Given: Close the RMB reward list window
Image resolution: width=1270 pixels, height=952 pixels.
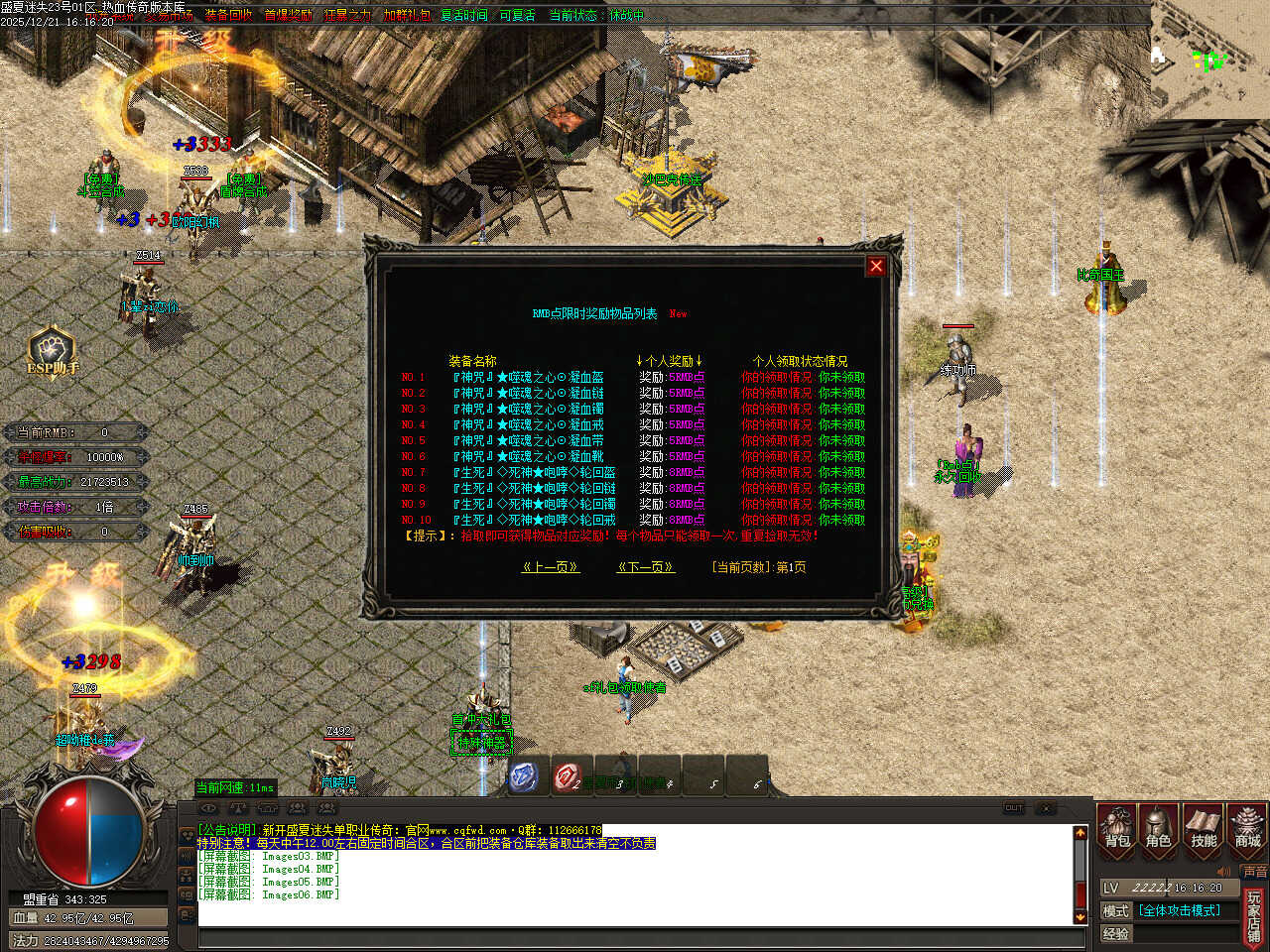Looking at the screenshot, I should tap(876, 266).
